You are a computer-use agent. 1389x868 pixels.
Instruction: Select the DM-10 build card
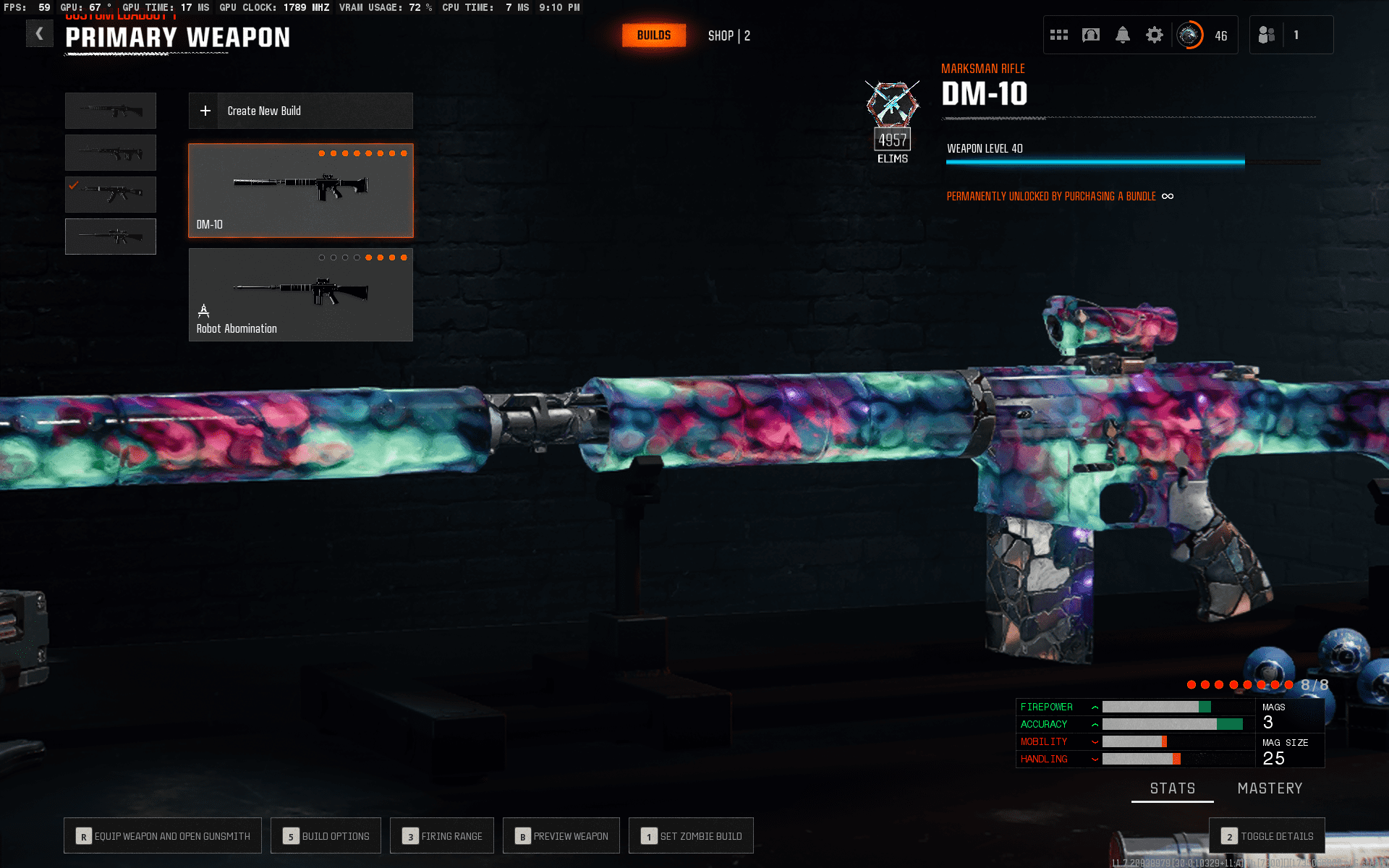click(x=300, y=190)
